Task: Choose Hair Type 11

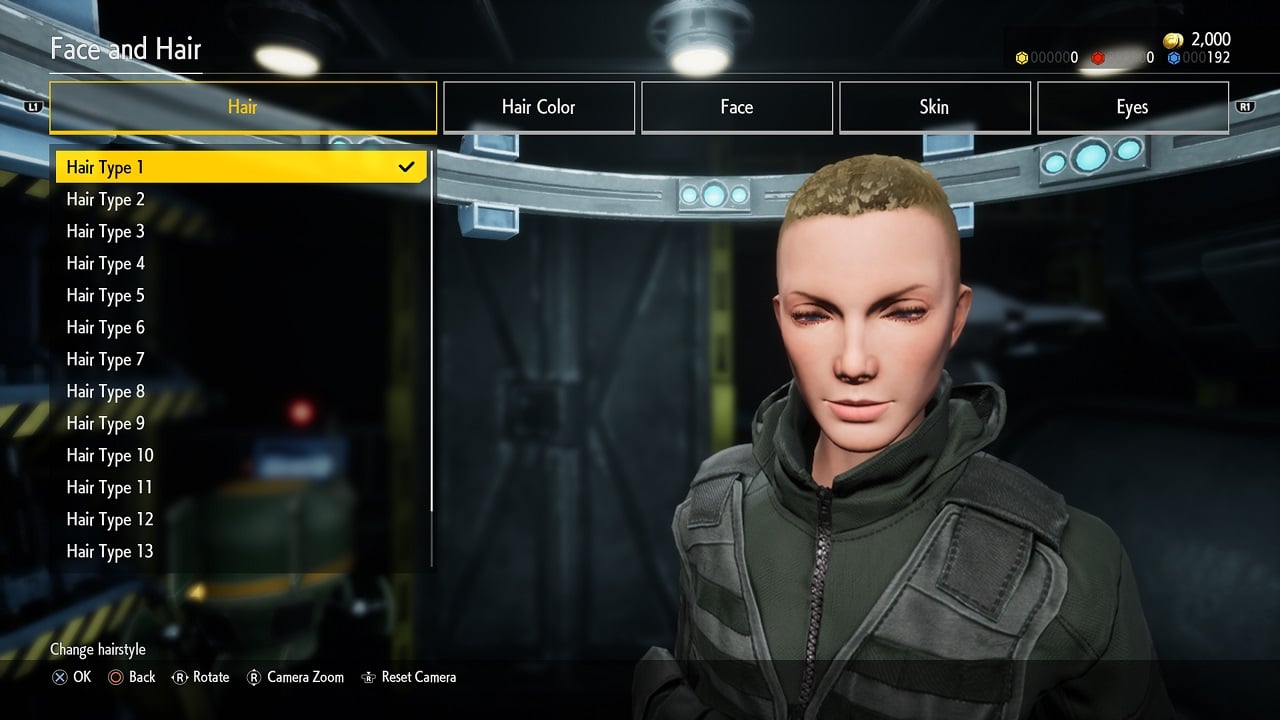Action: [240, 487]
